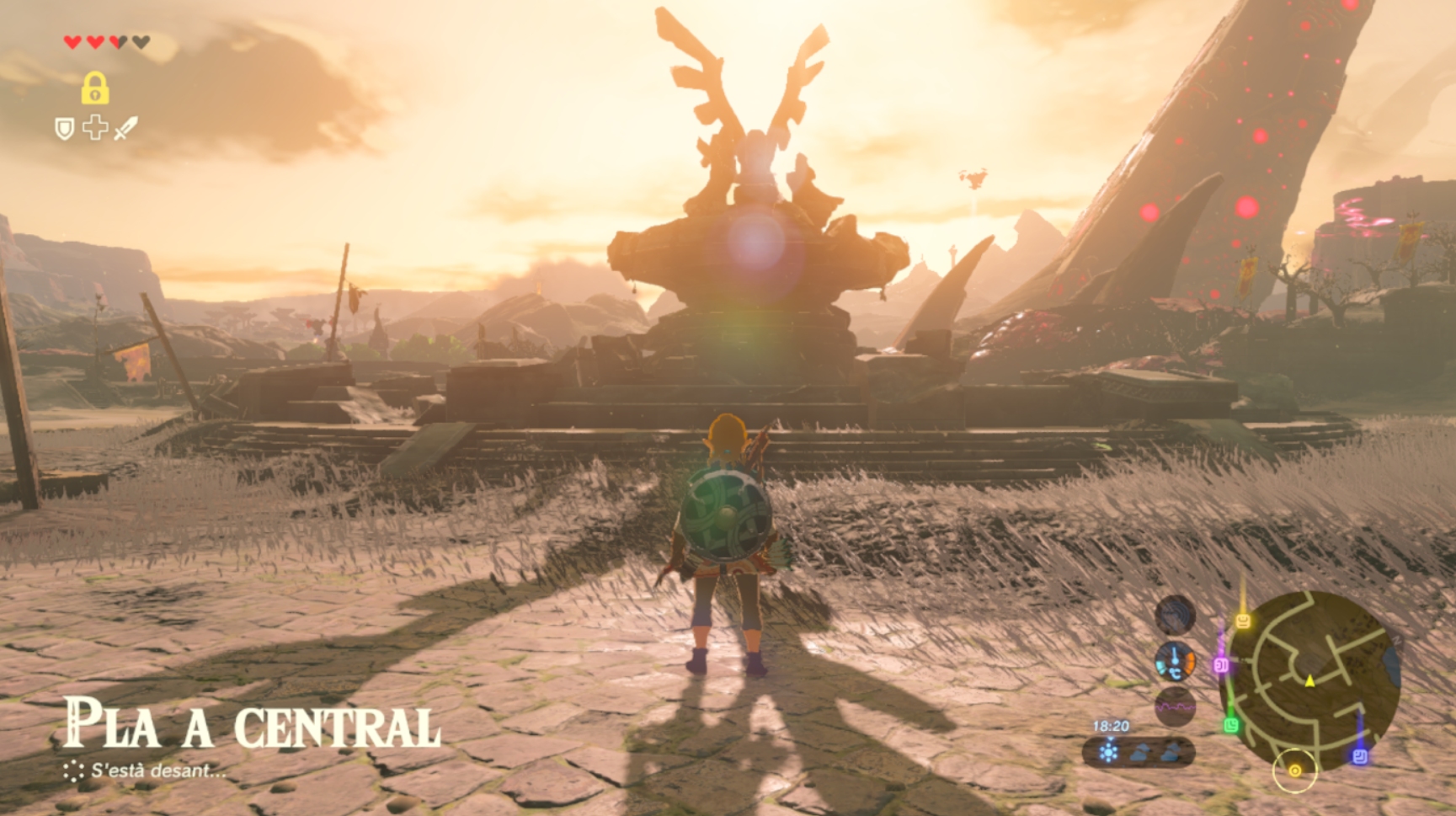
Task: Click the sunny weather forecast icon
Action: 1108,752
